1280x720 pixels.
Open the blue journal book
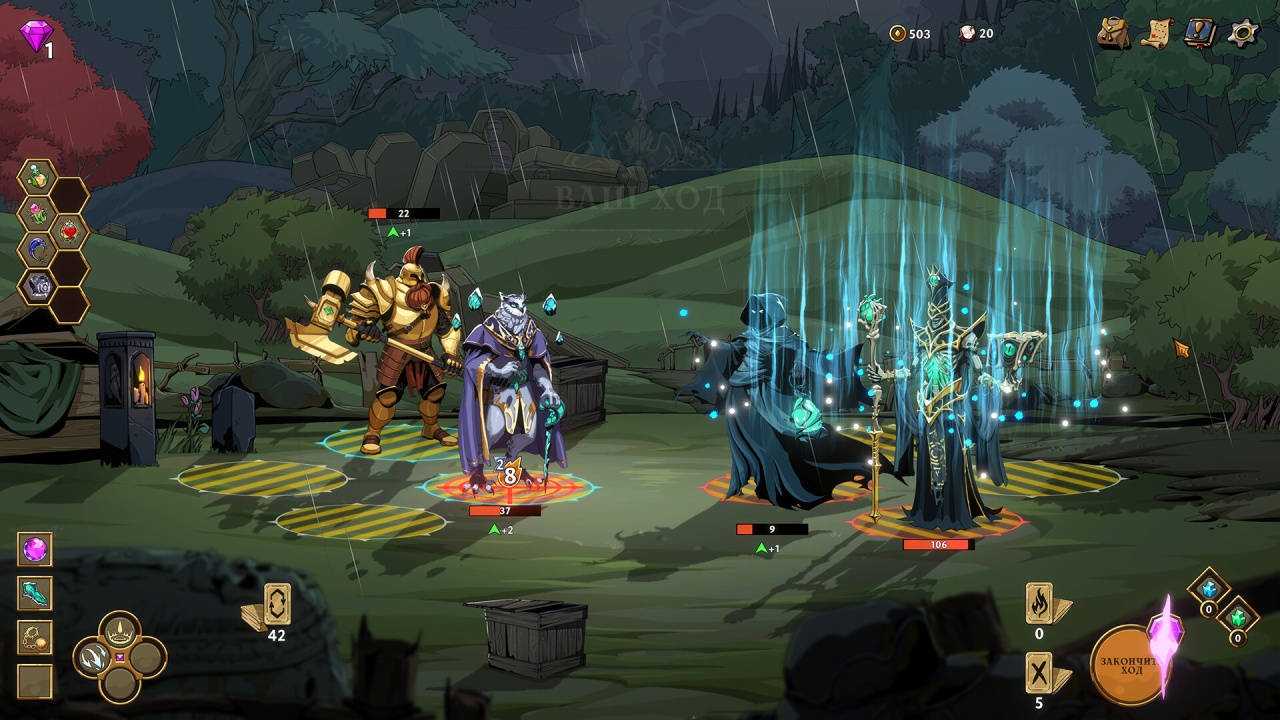pos(1199,33)
